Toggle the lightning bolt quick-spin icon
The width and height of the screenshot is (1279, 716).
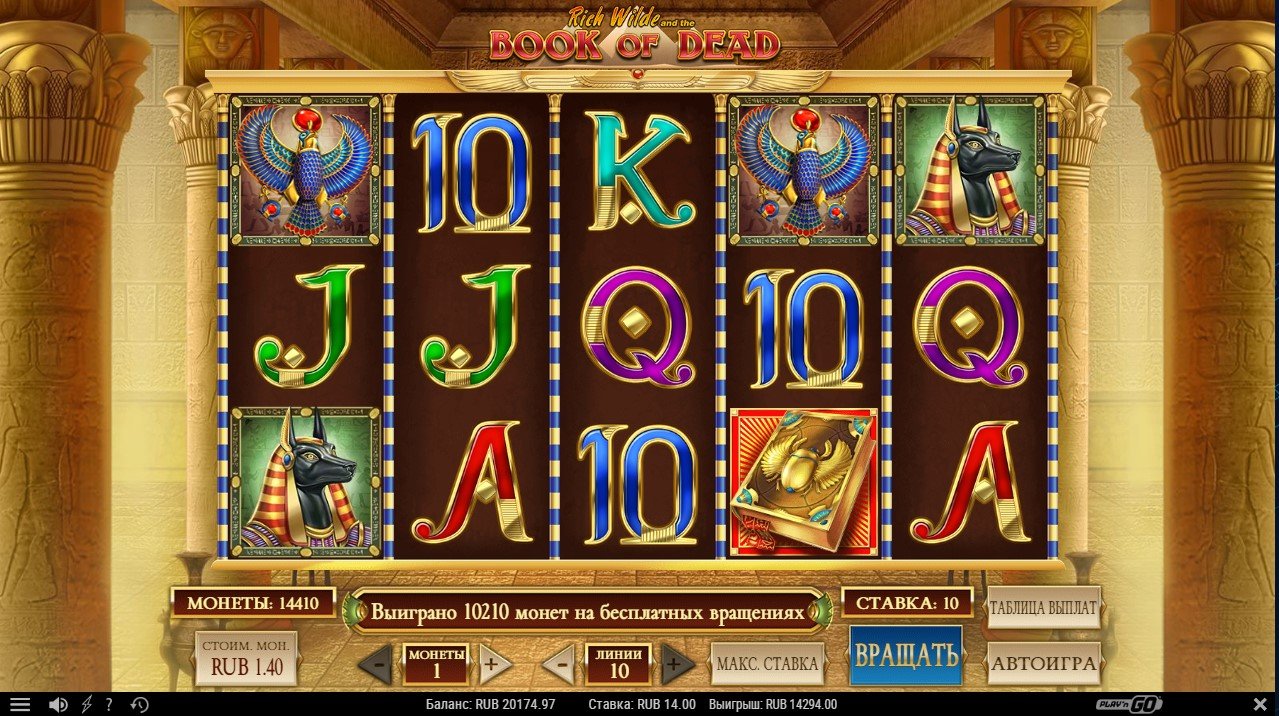[86, 705]
